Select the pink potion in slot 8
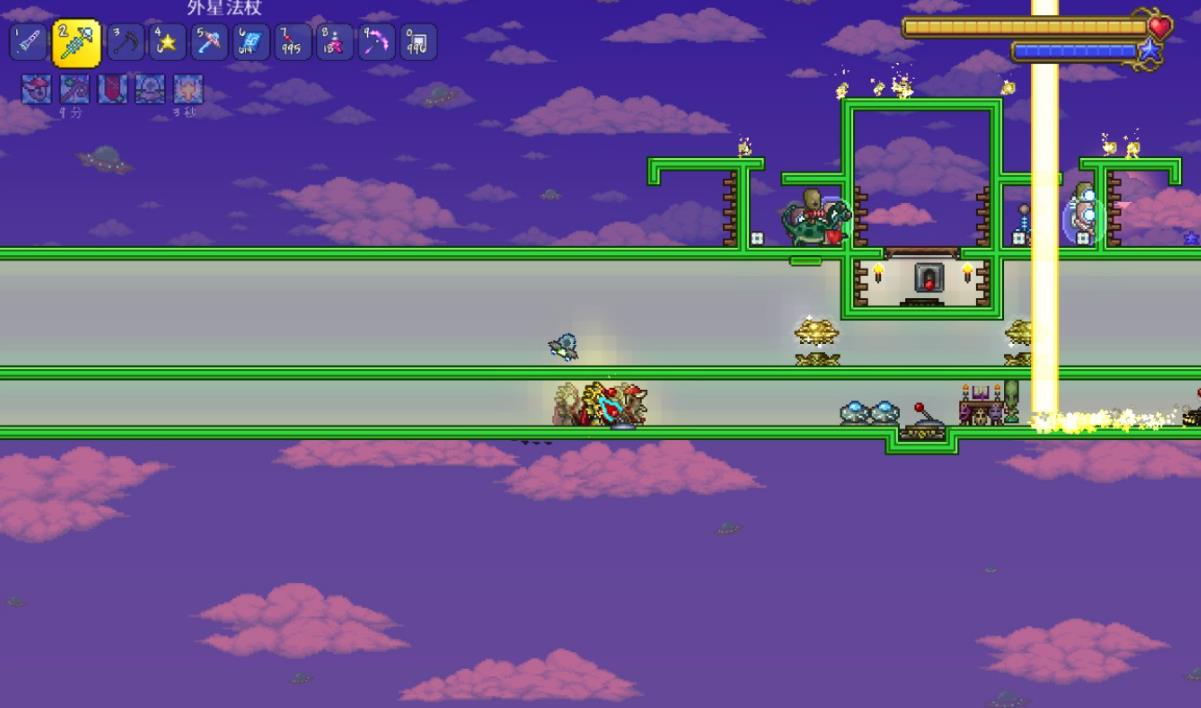This screenshot has width=1201, height=708. (335, 42)
